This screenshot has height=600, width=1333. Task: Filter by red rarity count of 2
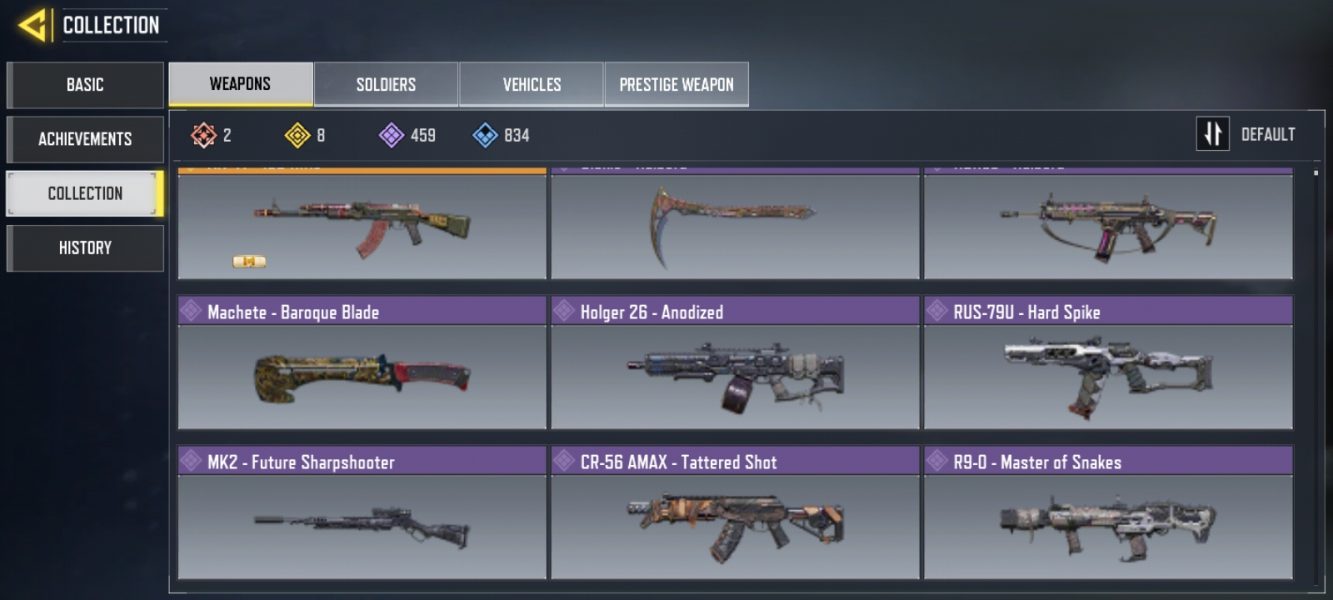click(212, 135)
